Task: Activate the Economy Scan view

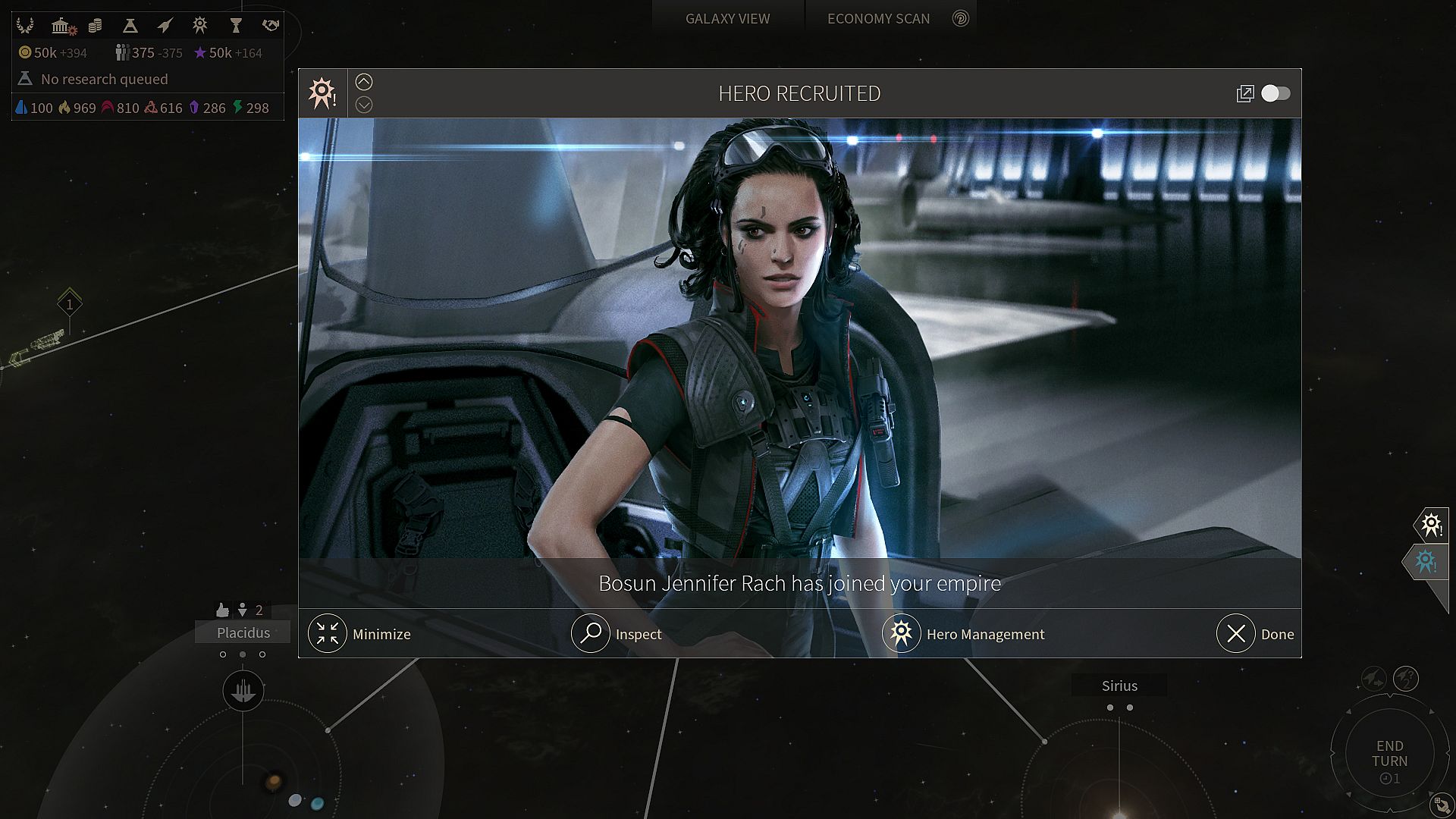Action: click(x=878, y=18)
